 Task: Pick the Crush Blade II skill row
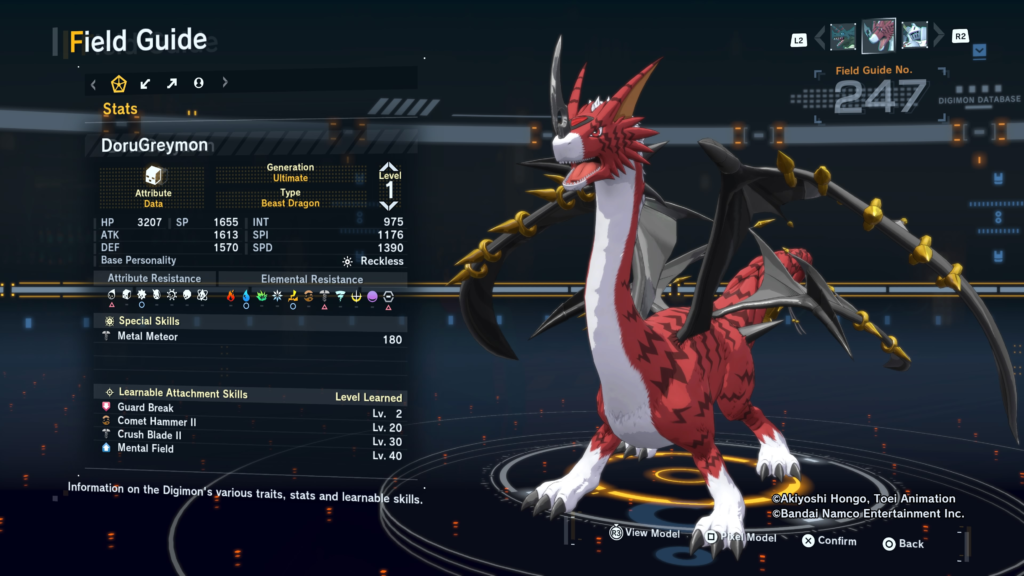coord(252,435)
